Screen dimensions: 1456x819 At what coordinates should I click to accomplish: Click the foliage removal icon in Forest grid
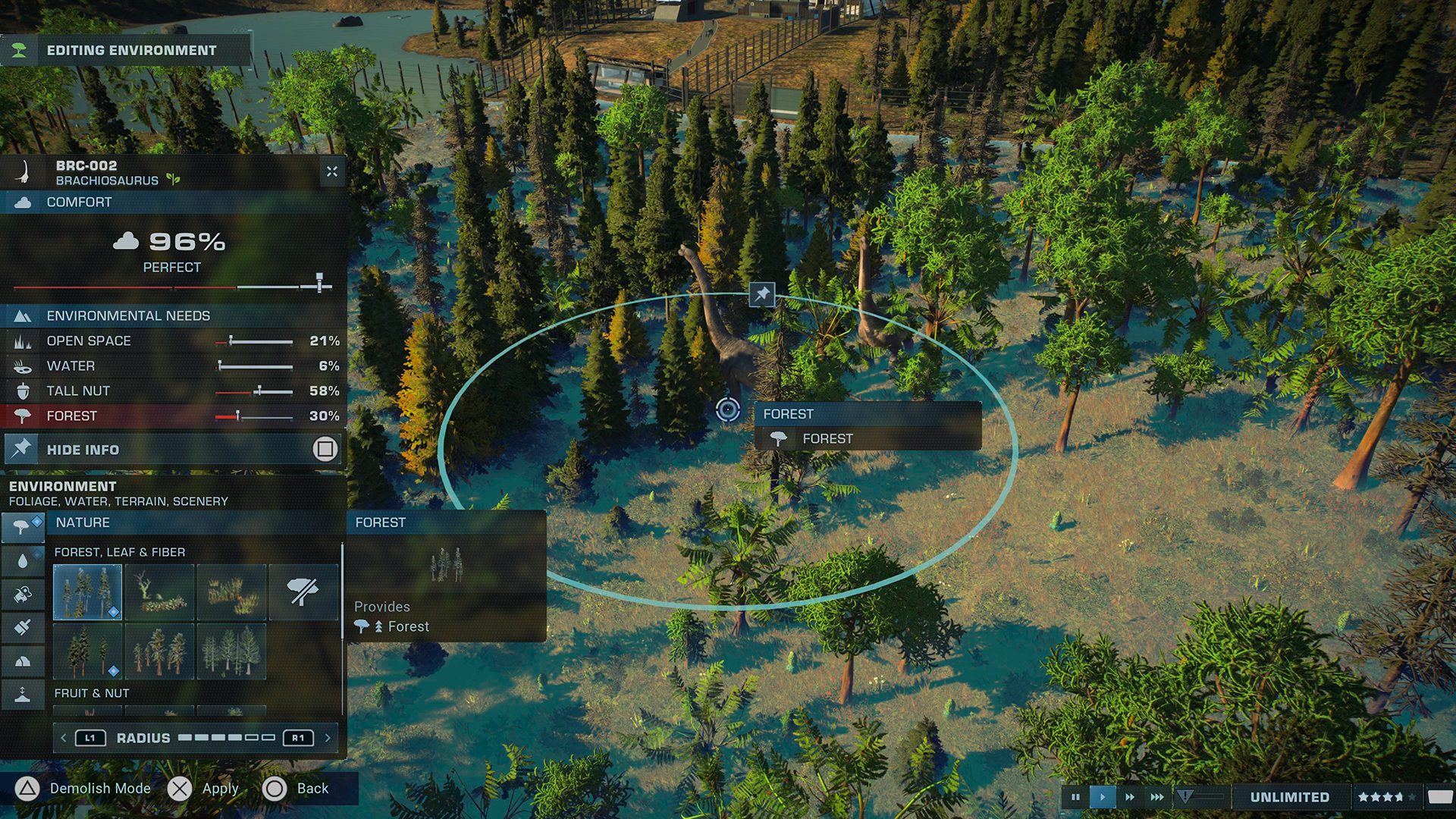tap(302, 591)
